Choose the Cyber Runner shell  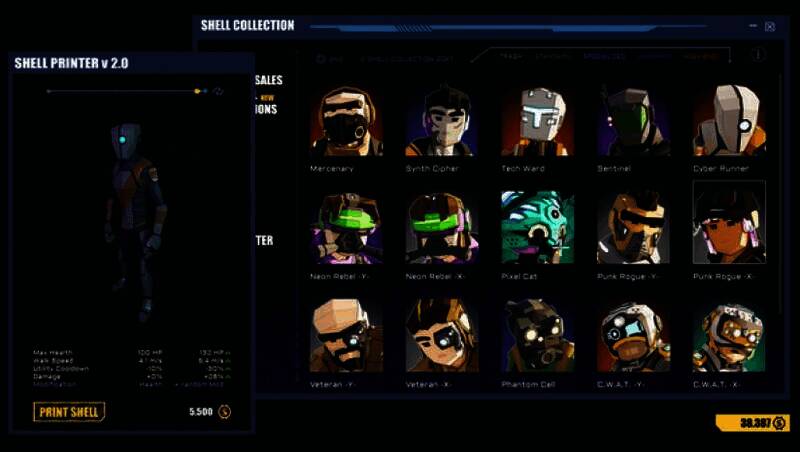click(728, 121)
